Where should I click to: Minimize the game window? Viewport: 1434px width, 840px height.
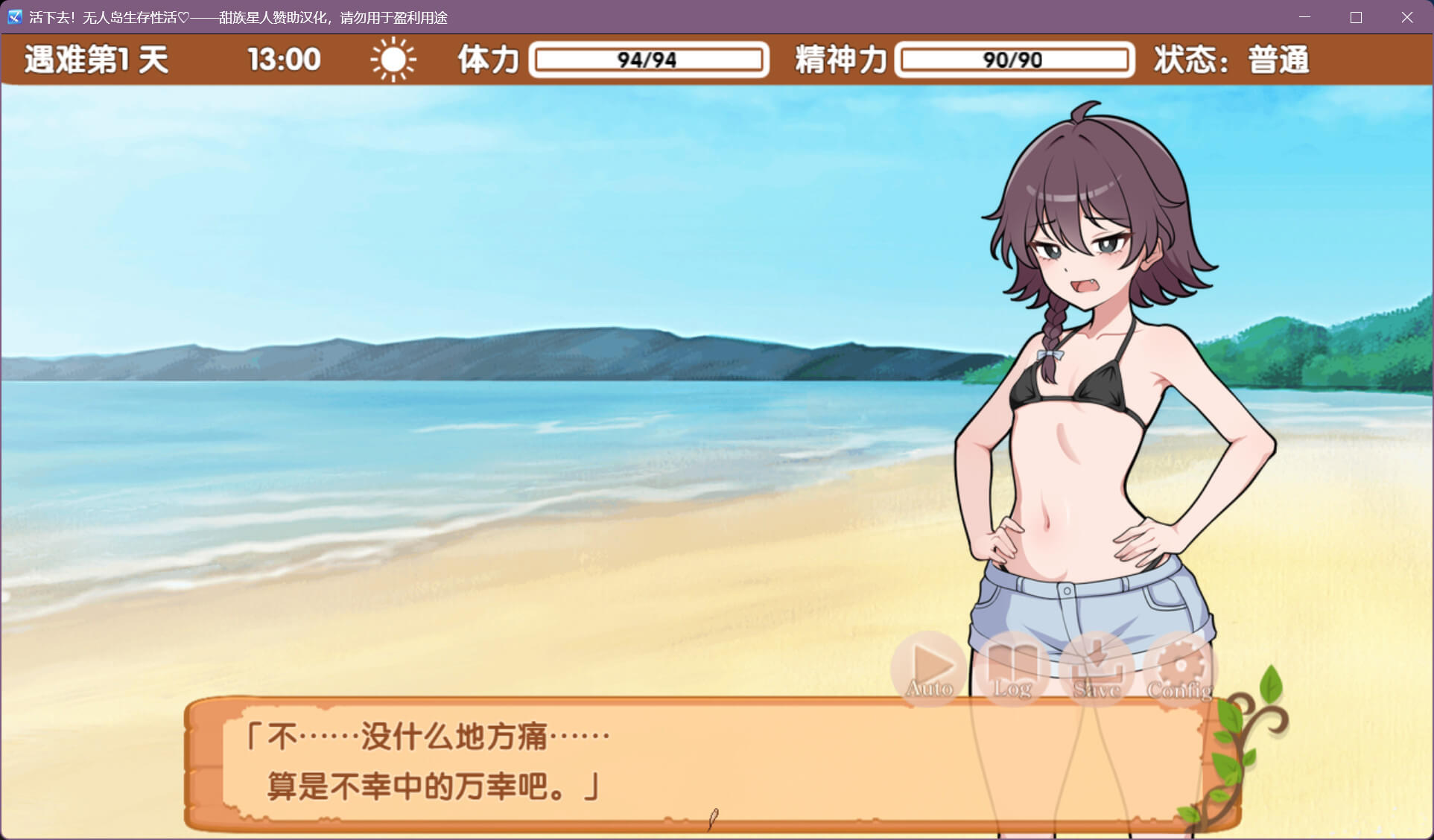(1304, 17)
